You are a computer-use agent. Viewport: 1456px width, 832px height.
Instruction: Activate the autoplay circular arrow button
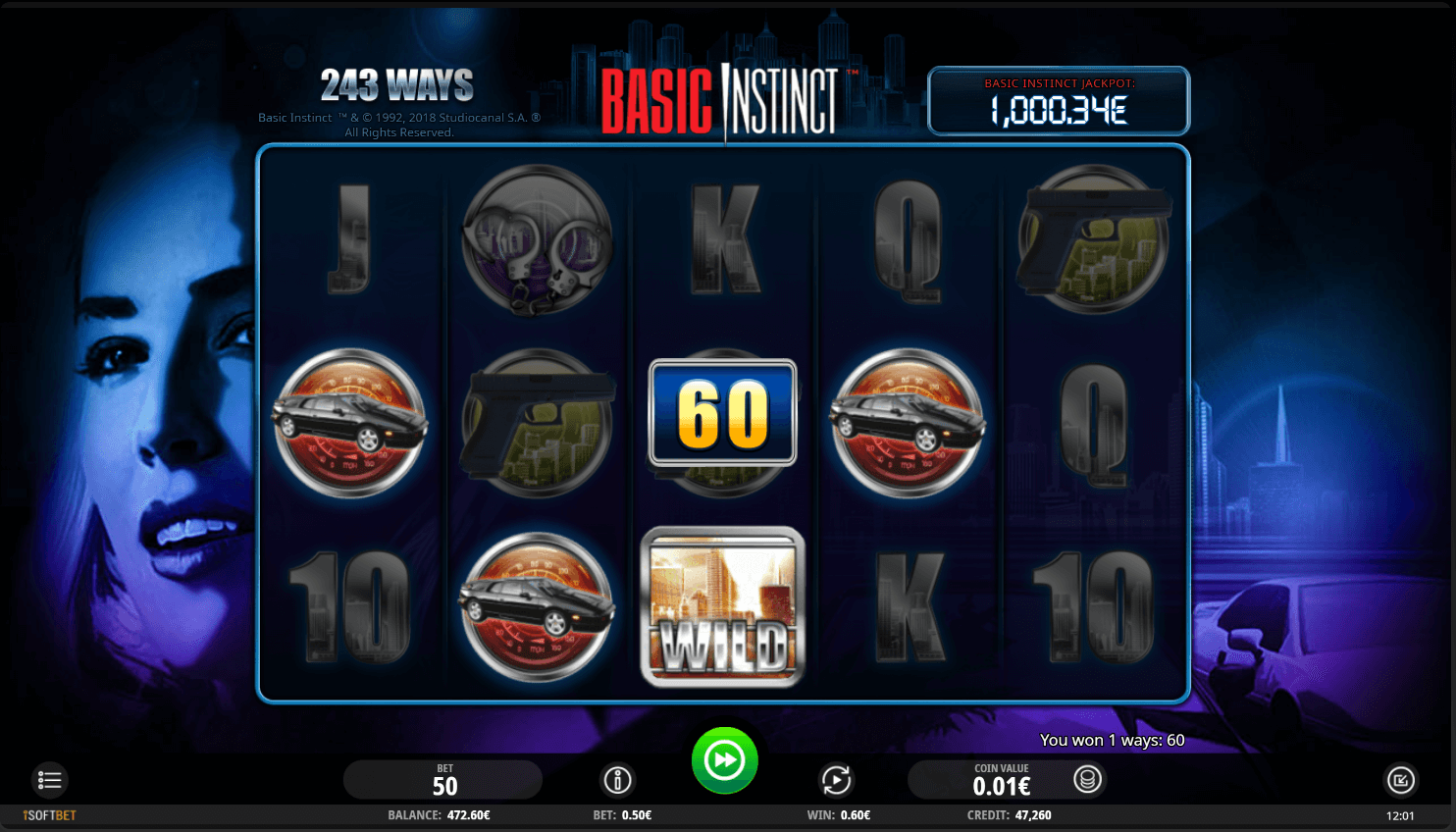(836, 780)
